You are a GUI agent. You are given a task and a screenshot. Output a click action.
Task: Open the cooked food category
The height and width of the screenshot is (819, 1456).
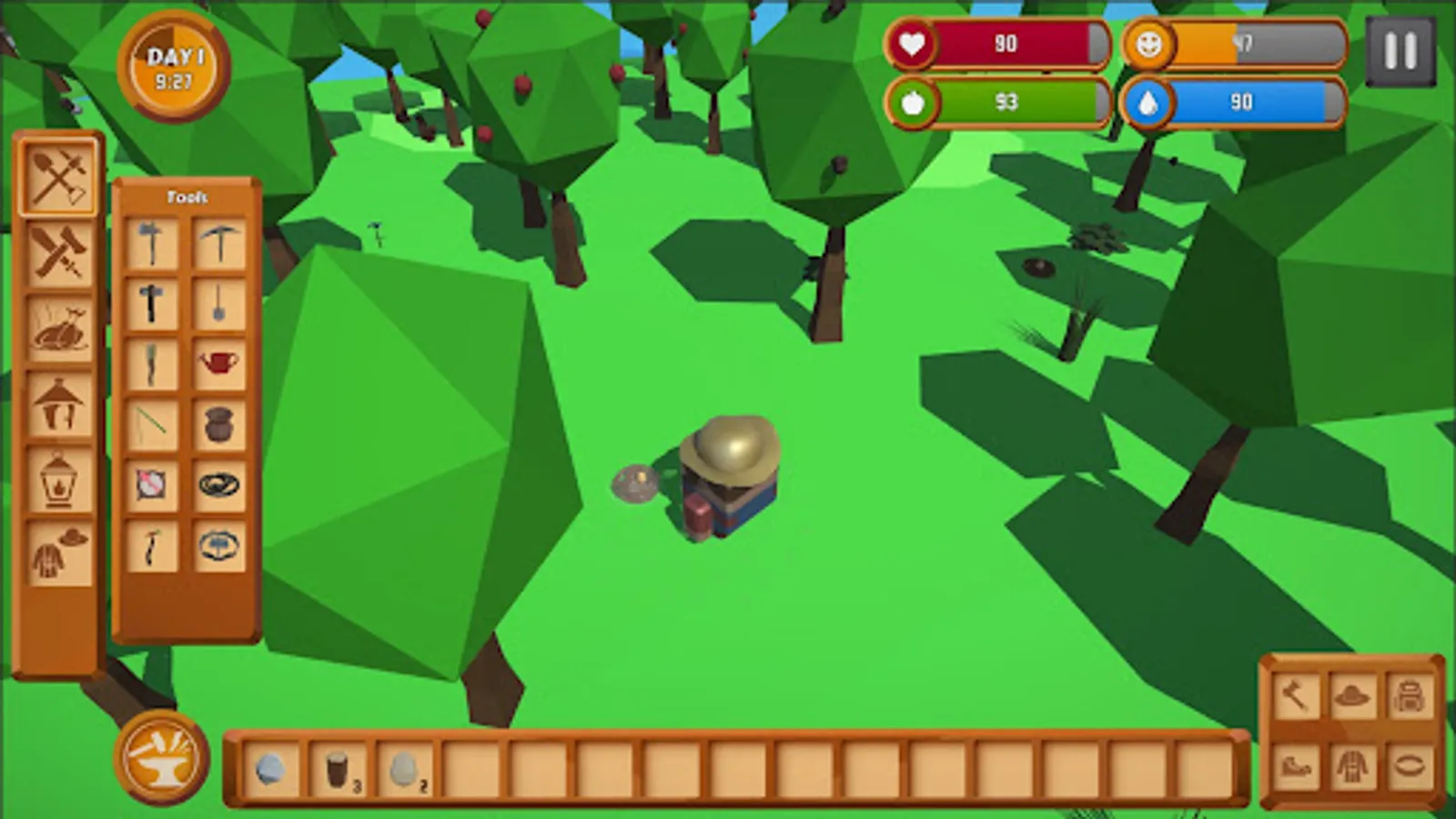tap(57, 326)
